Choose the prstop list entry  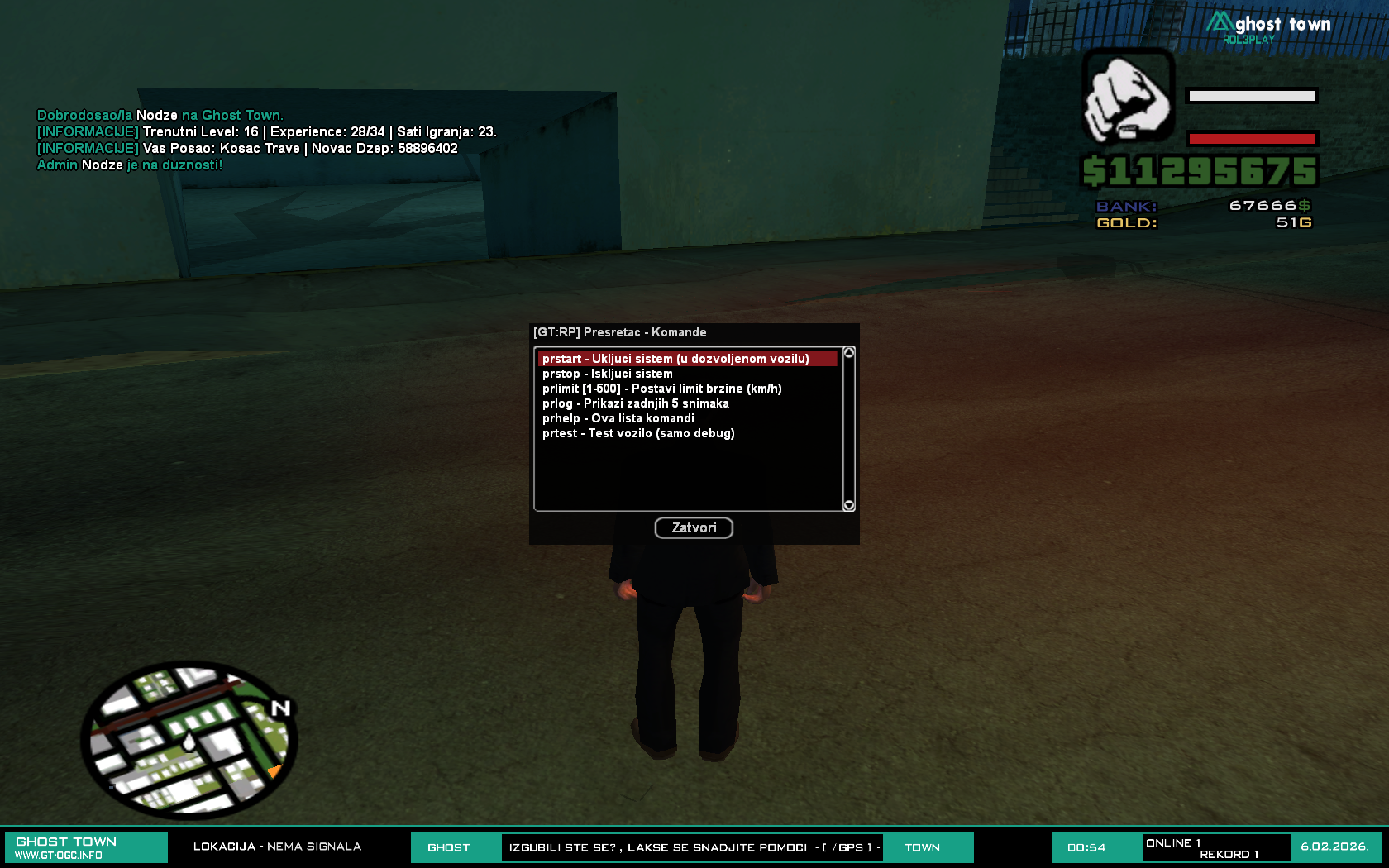(x=608, y=374)
